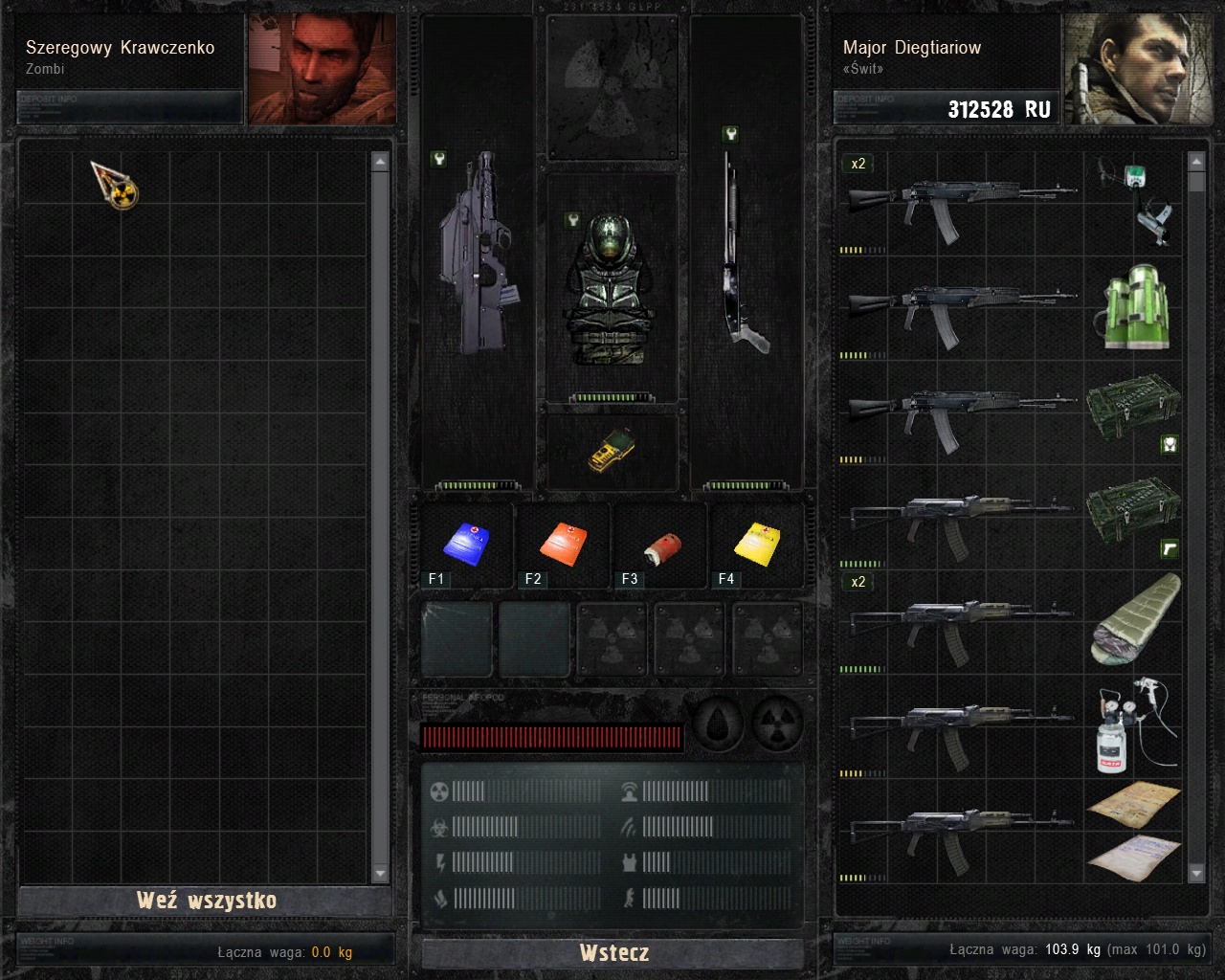The image size is (1225, 980).
Task: Click the player inventory scroll-down arrow
Action: 1196,872
